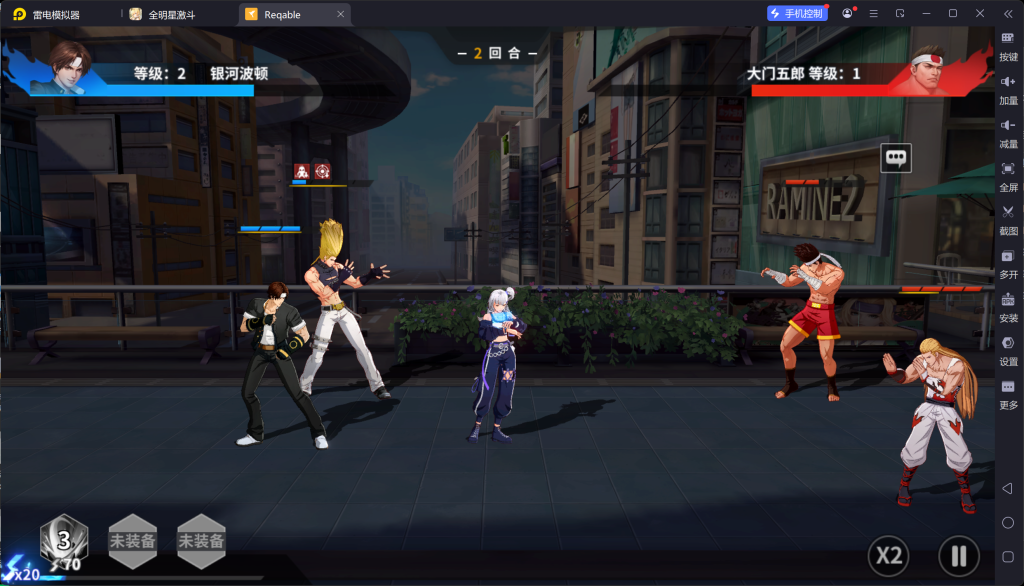Viewport: 1024px width, 586px height.
Task: Open the 多开 multi-instance tool
Action: coord(1008,262)
